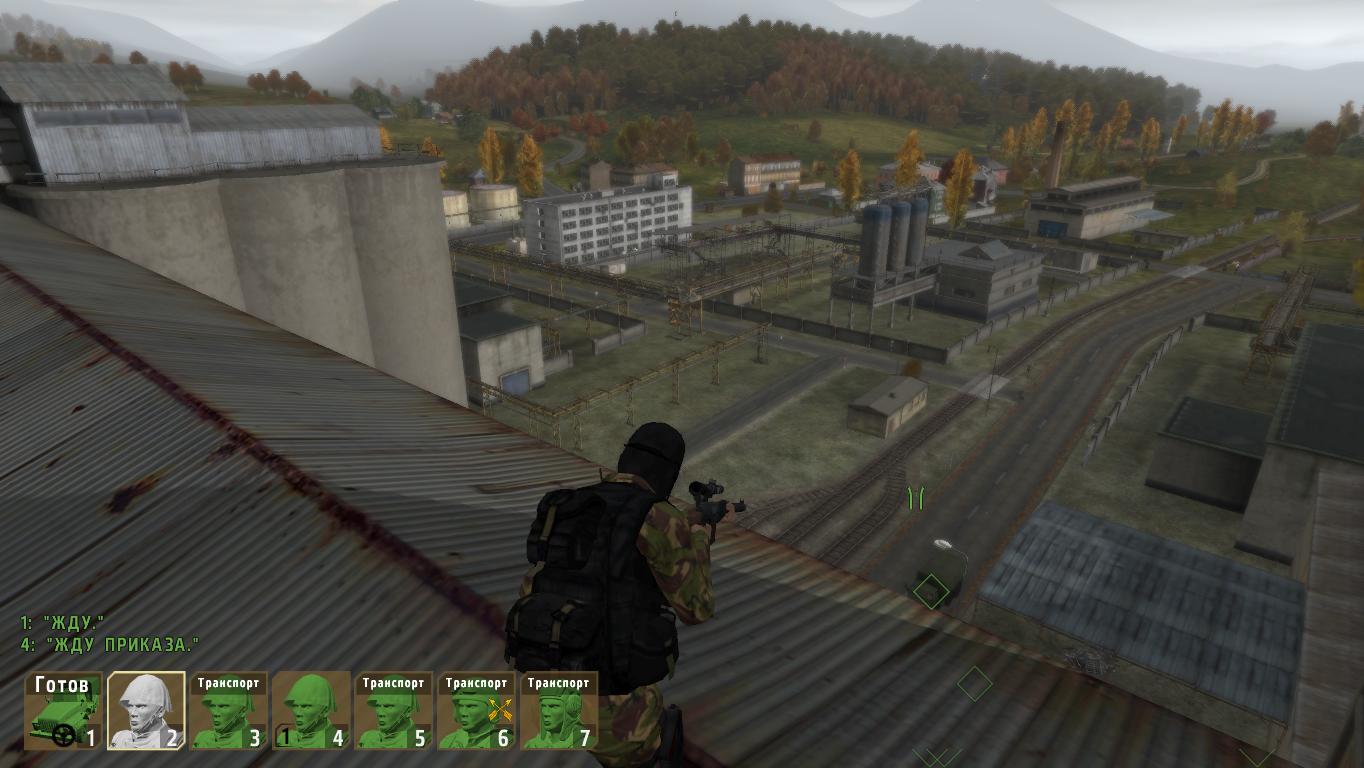
Task: Pick squad member number 5
Action: [393, 711]
